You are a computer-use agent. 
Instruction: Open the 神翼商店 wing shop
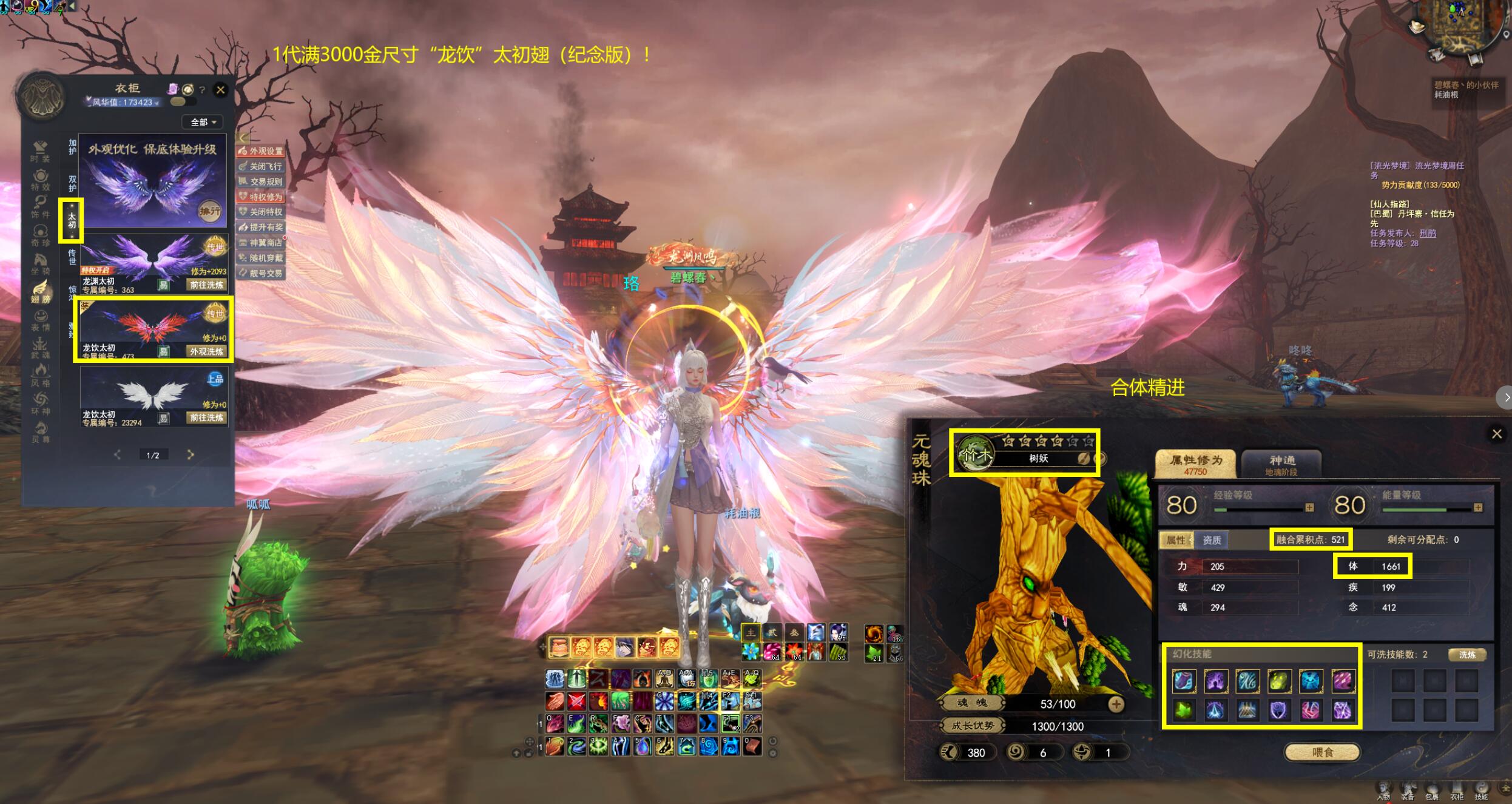coord(261,243)
